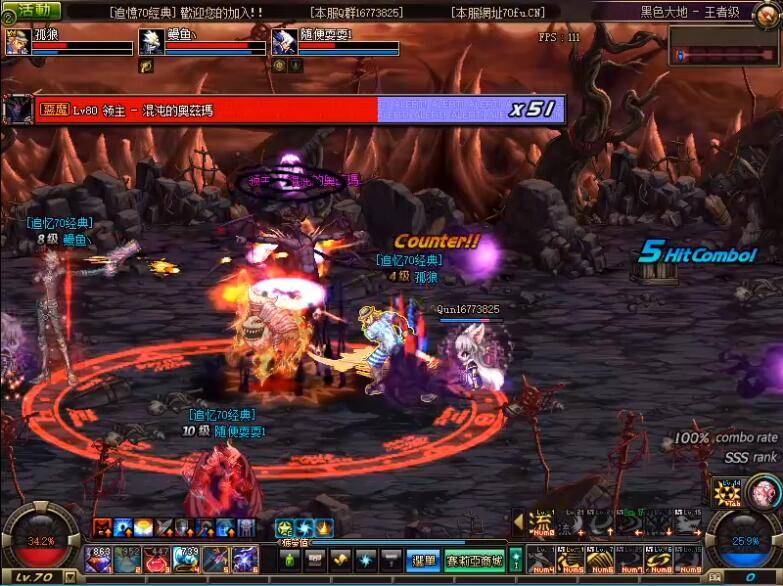Select party member 随便耍耍's portrait
This screenshot has width=783, height=586.
[284, 42]
